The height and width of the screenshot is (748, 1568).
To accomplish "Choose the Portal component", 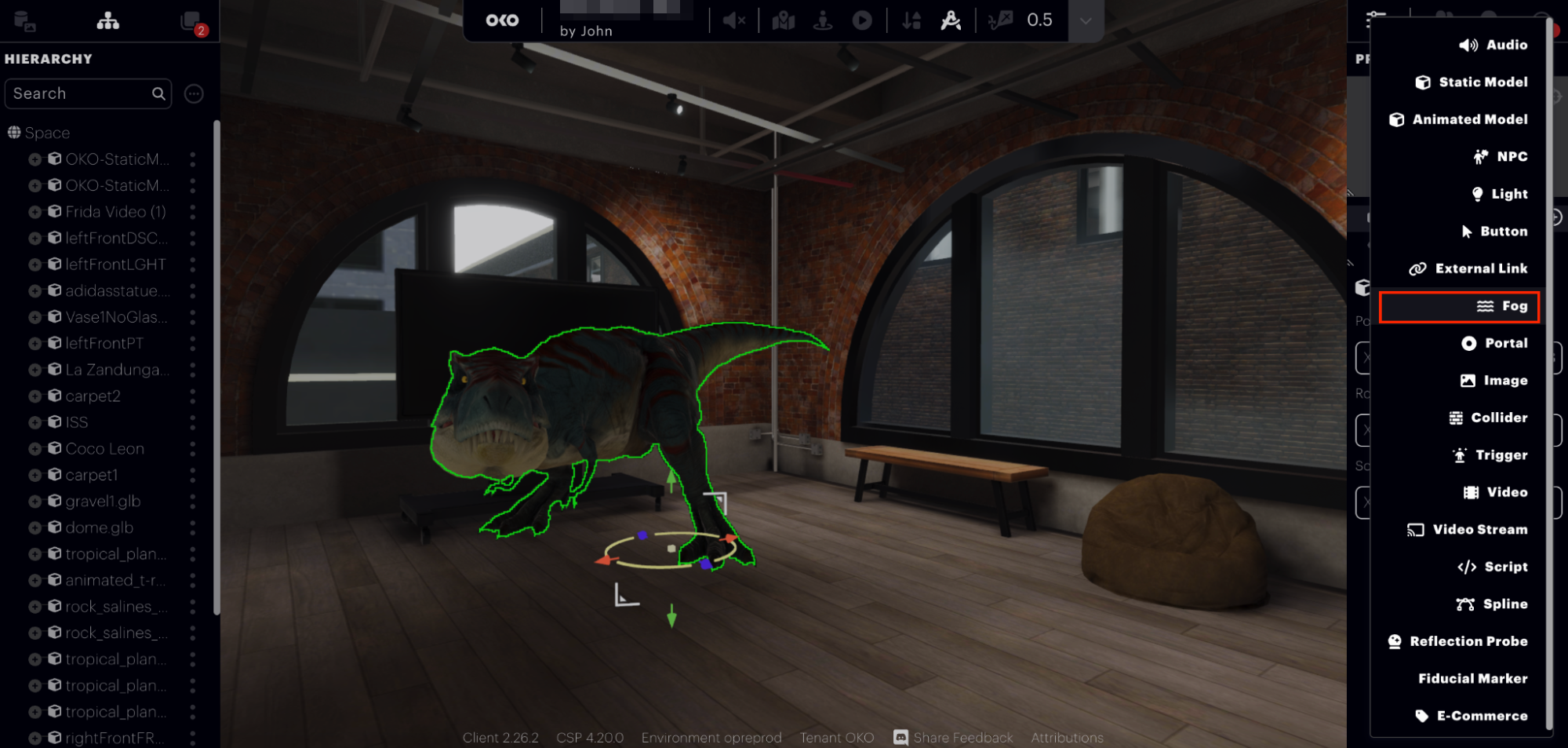I will (x=1494, y=343).
